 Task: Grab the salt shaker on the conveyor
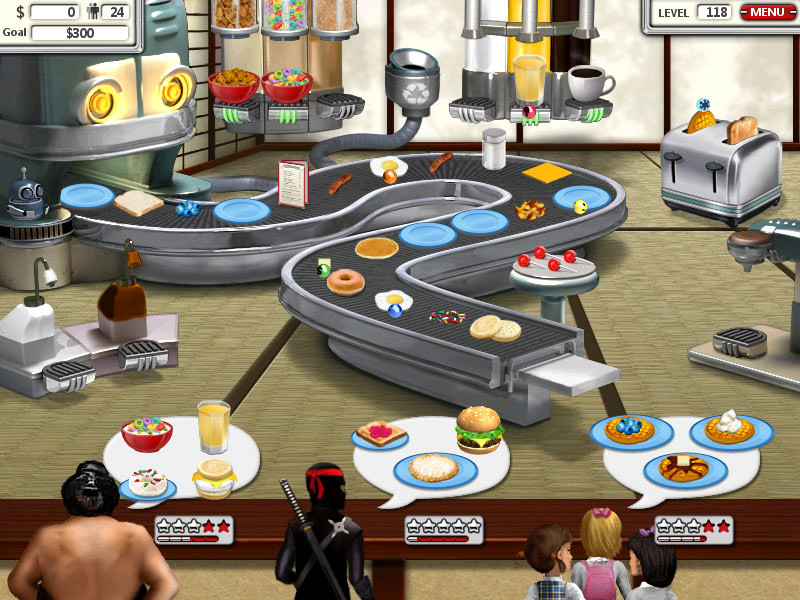coord(494,150)
